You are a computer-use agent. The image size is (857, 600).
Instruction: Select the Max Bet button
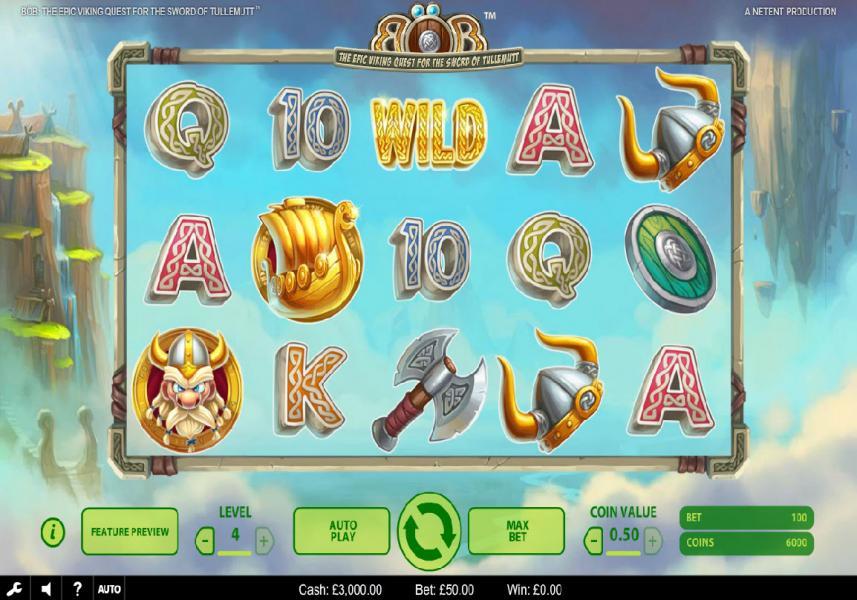click(x=517, y=531)
